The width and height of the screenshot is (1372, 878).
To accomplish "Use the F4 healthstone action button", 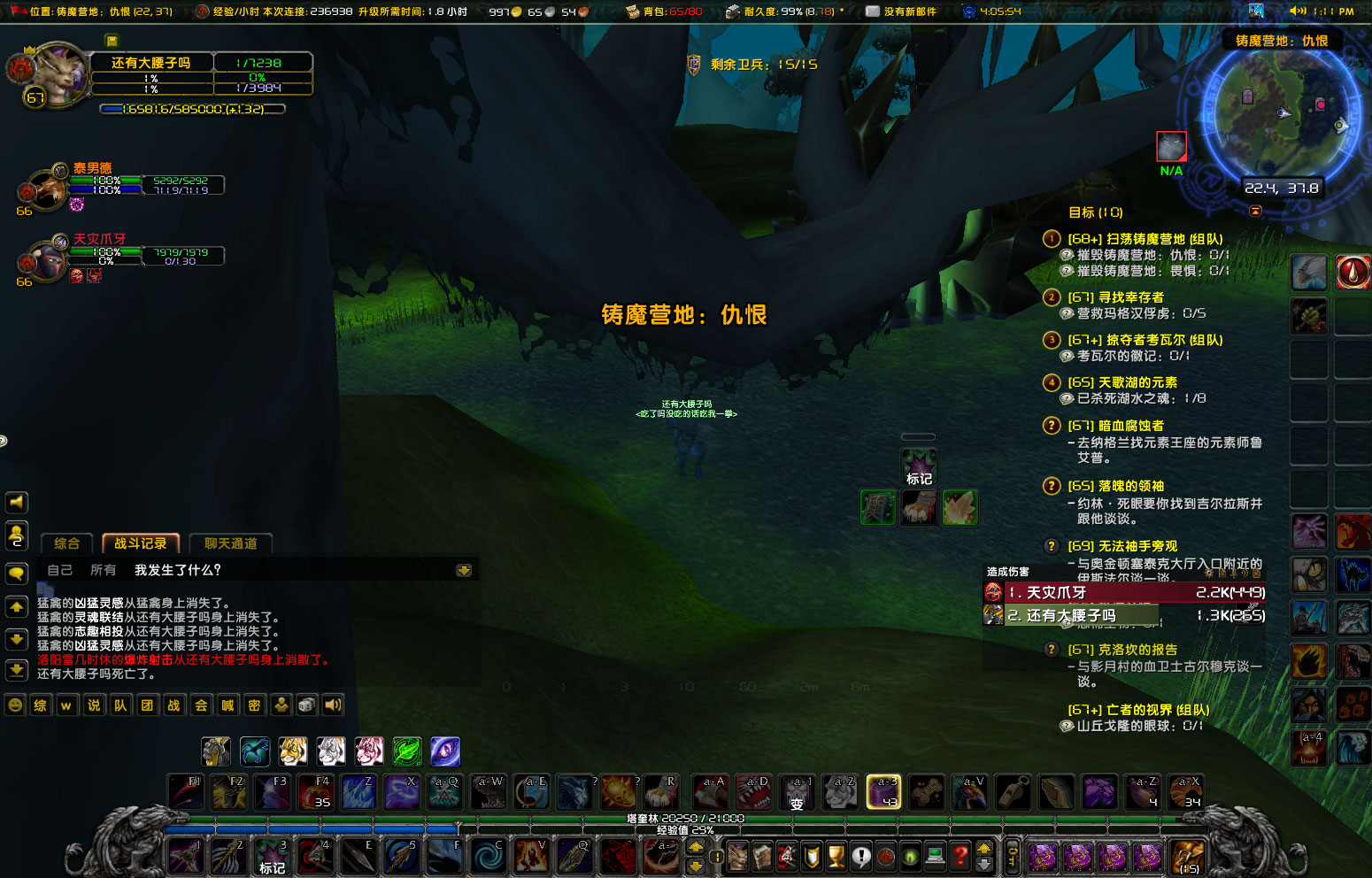I will (x=316, y=792).
